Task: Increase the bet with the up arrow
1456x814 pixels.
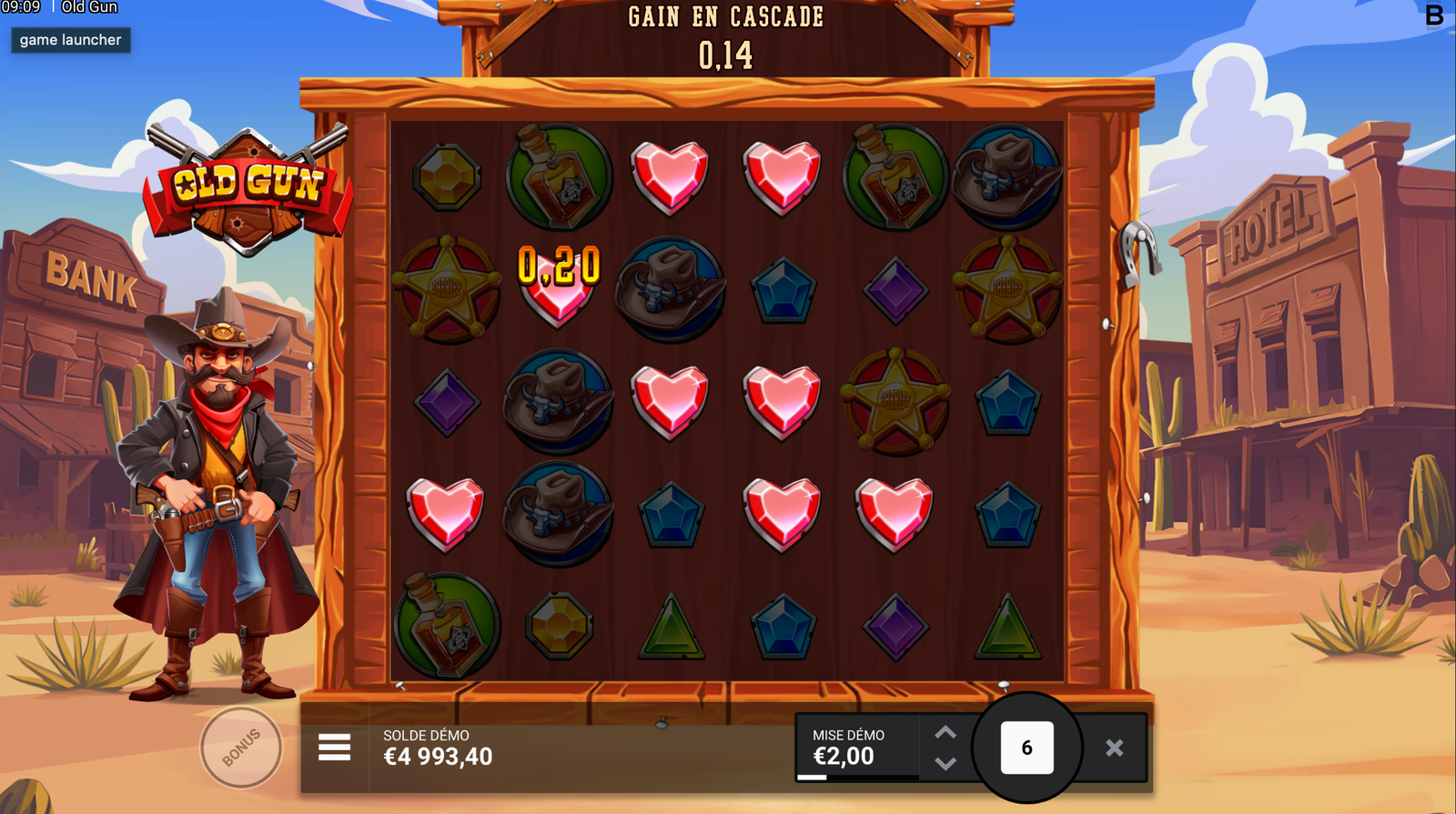Action: (945, 732)
